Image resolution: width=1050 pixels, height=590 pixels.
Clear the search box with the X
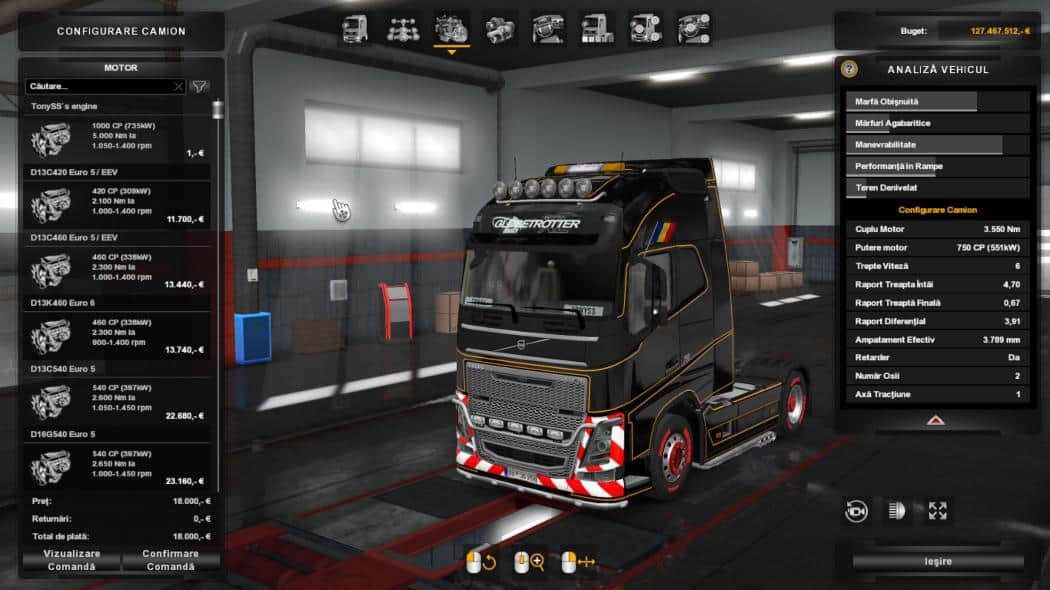click(178, 87)
